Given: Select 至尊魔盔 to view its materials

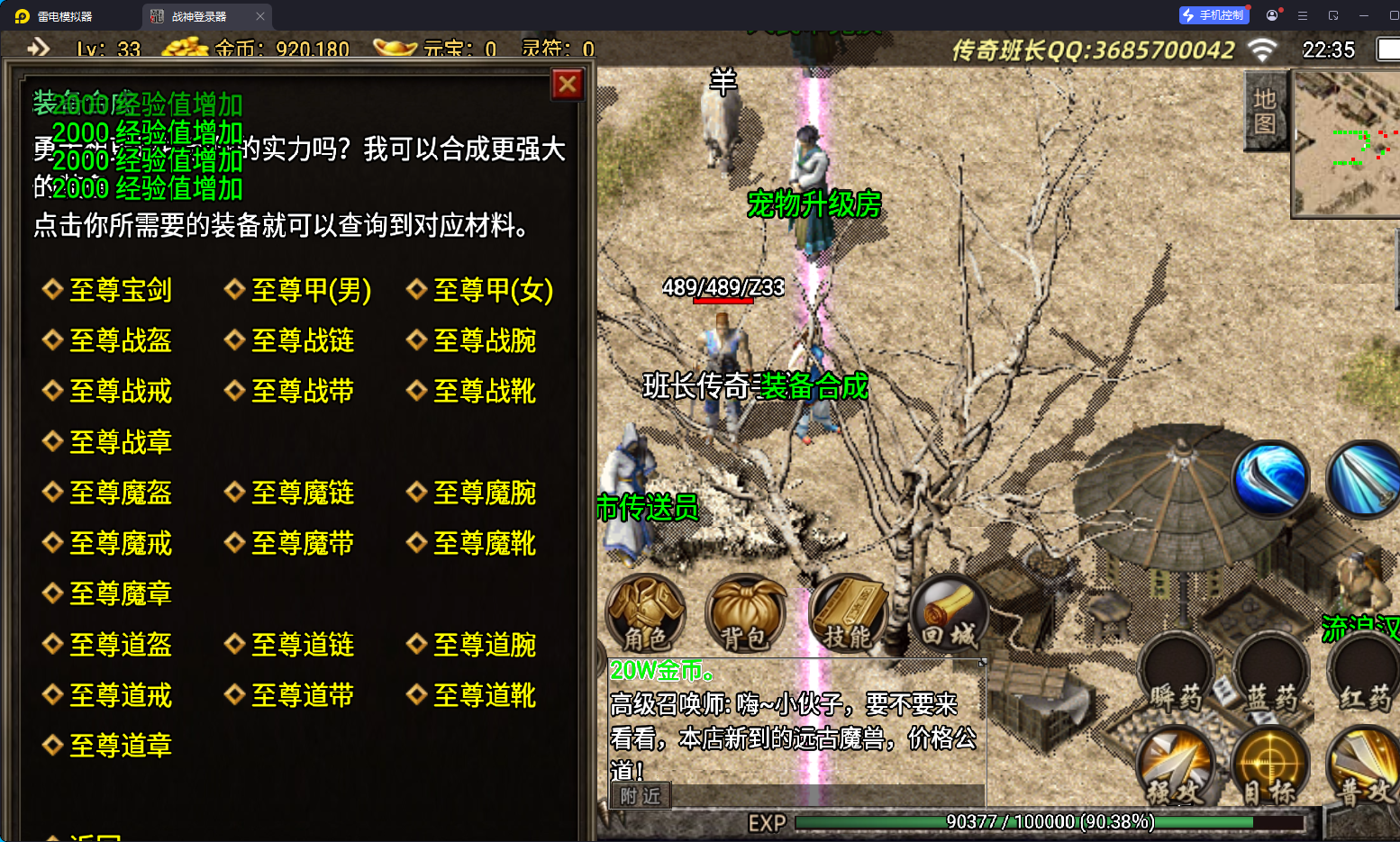Looking at the screenshot, I should tap(118, 492).
